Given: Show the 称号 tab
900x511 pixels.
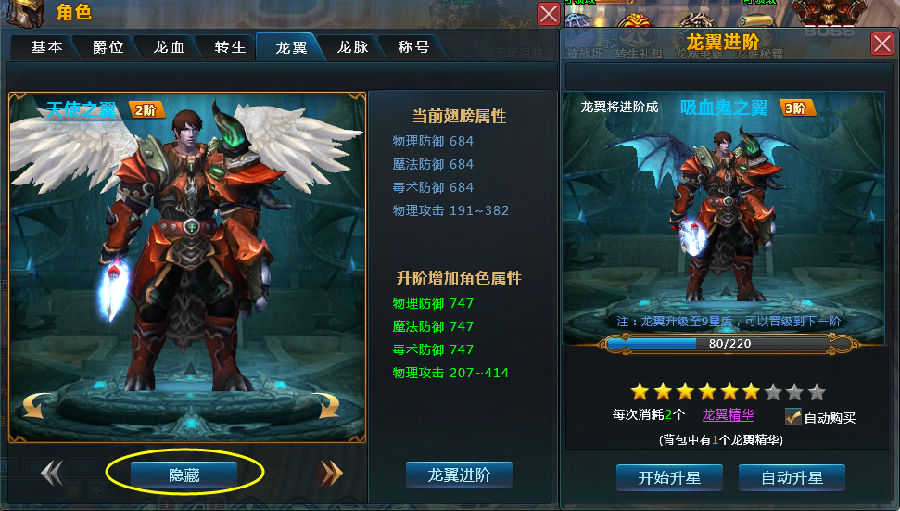Looking at the screenshot, I should tap(413, 47).
